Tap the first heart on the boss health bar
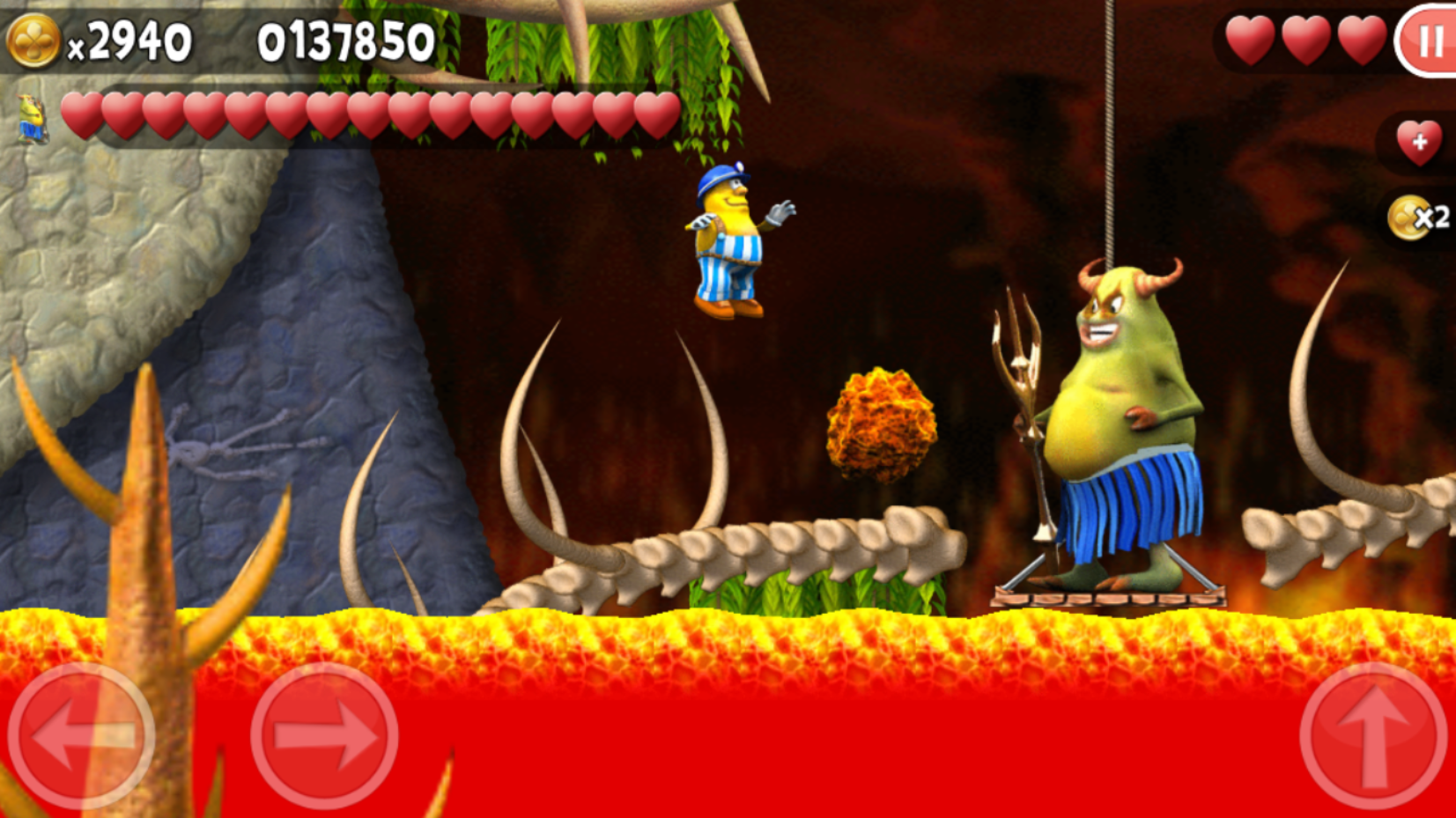1456x818 pixels. pos(81,115)
